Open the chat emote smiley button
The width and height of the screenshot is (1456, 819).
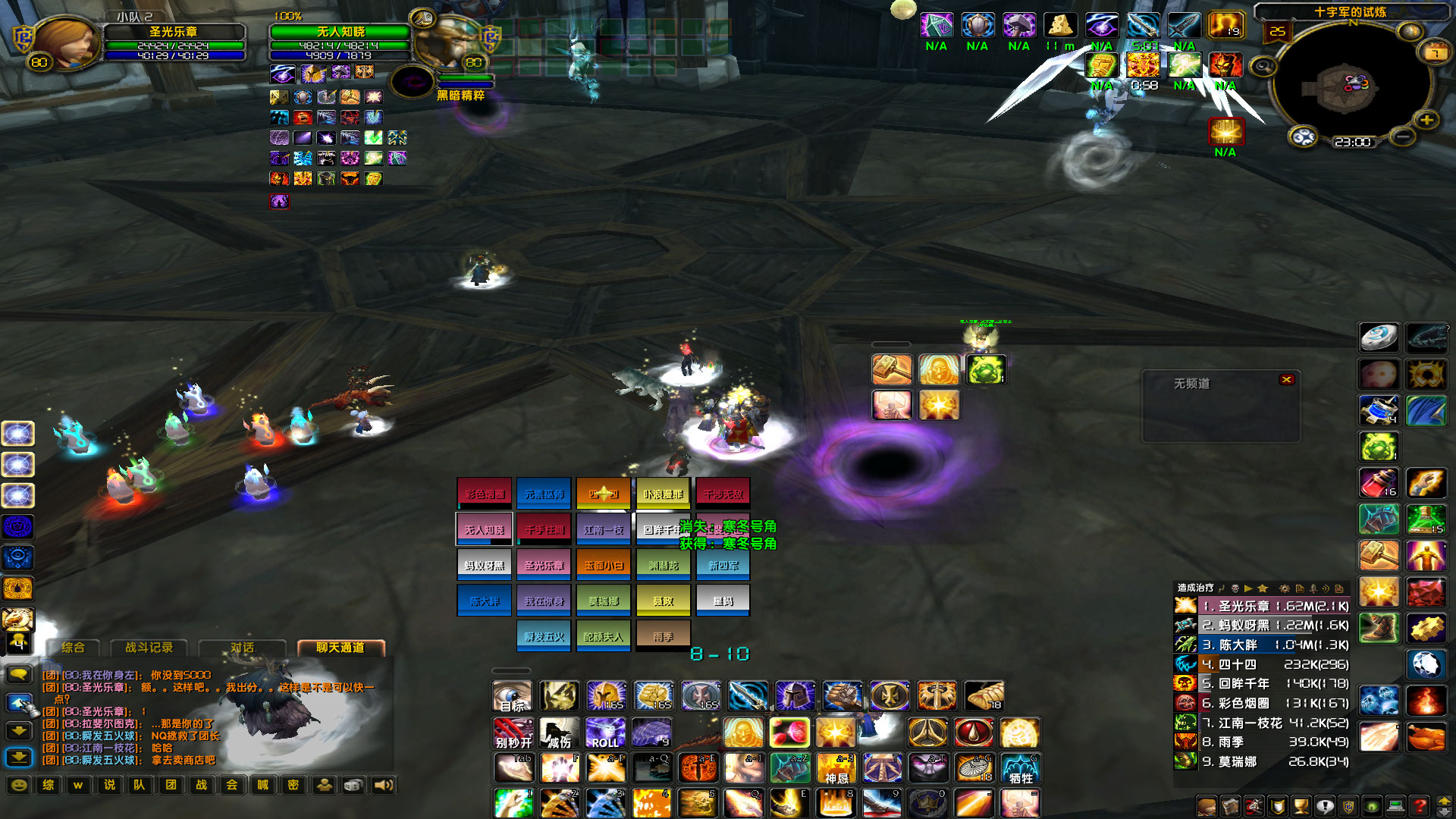click(20, 785)
